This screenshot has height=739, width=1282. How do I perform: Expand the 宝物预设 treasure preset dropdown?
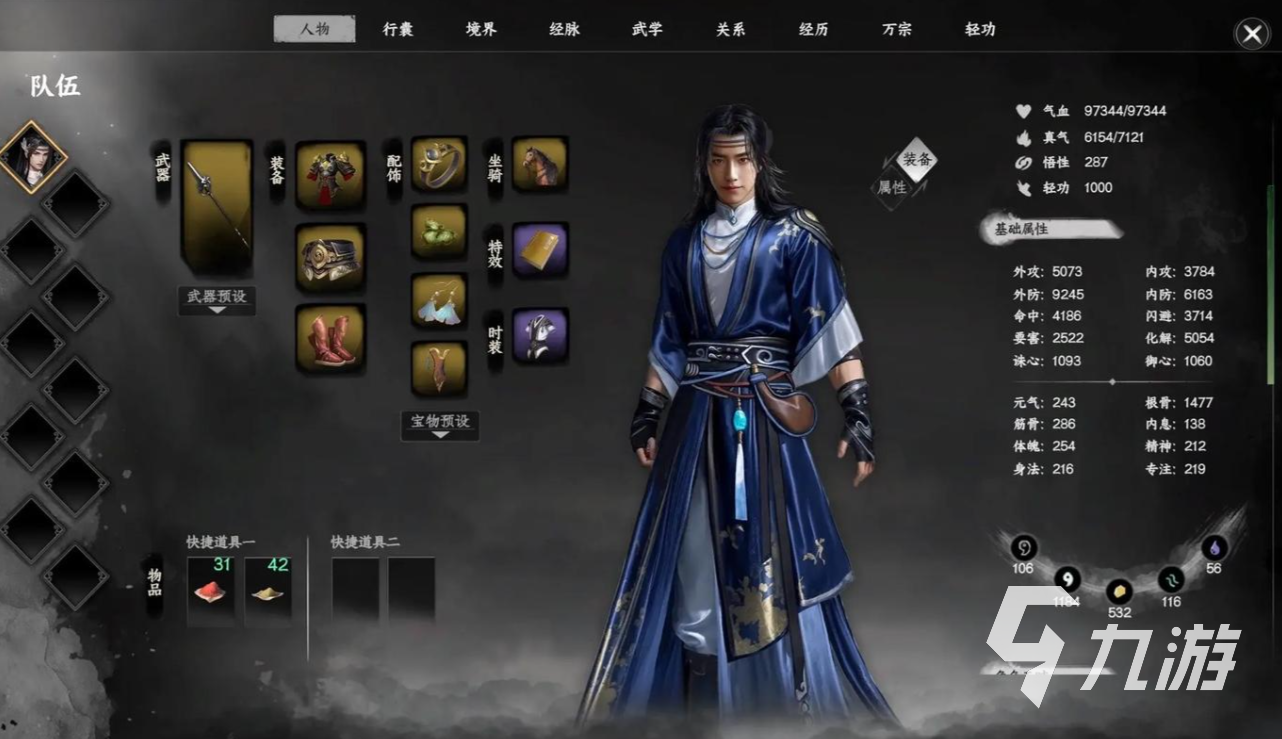[439, 426]
